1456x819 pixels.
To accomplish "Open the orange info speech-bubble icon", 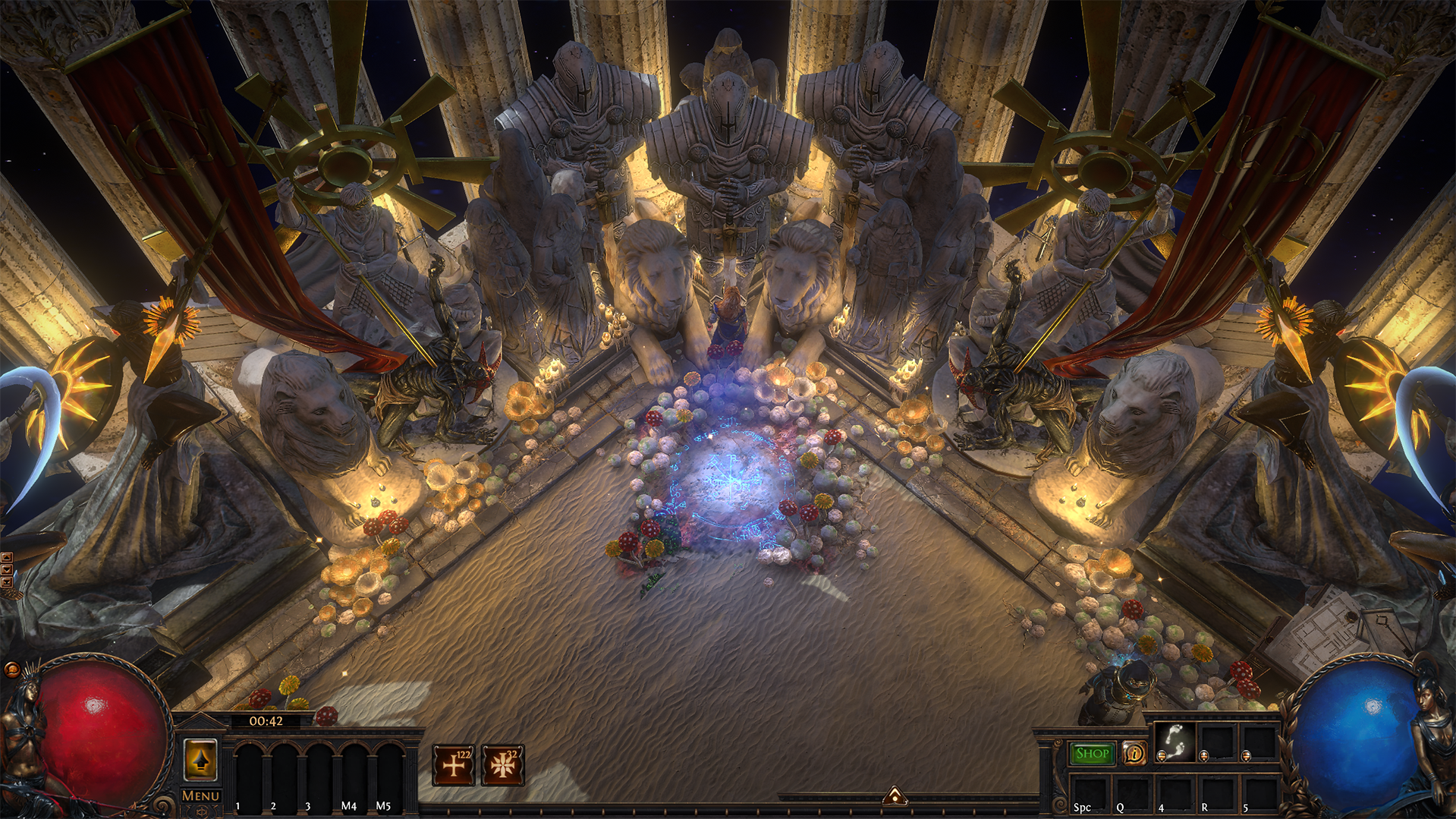I will coord(1134,753).
